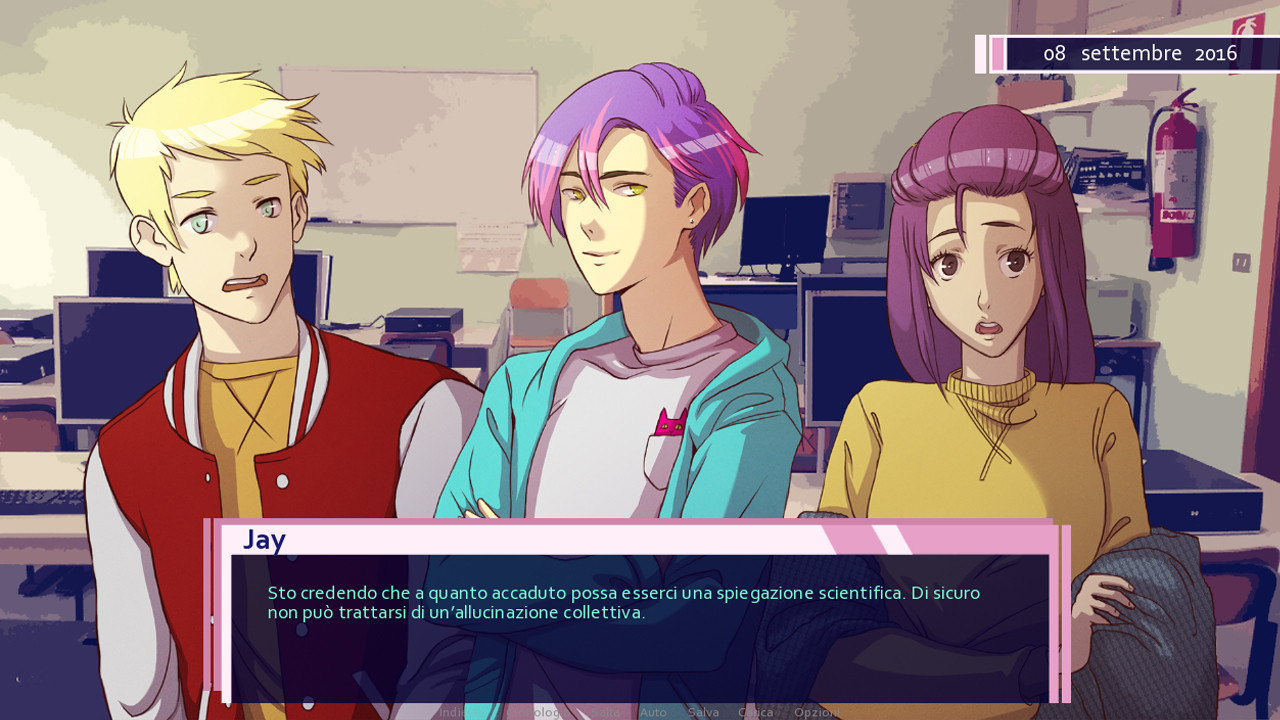Click the speaker name Jay

point(263,541)
